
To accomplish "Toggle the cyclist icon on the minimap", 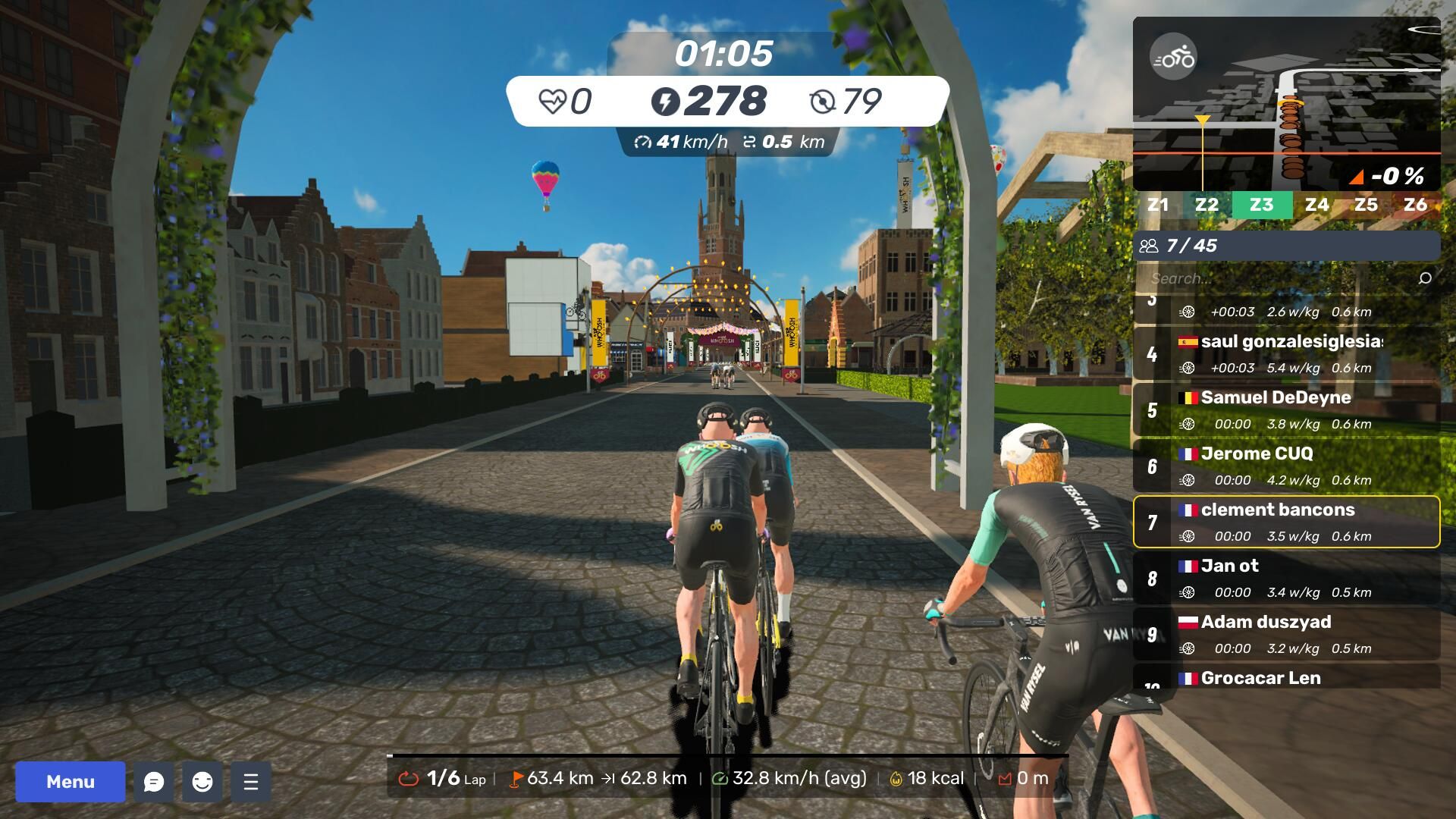I will pos(1173,57).
